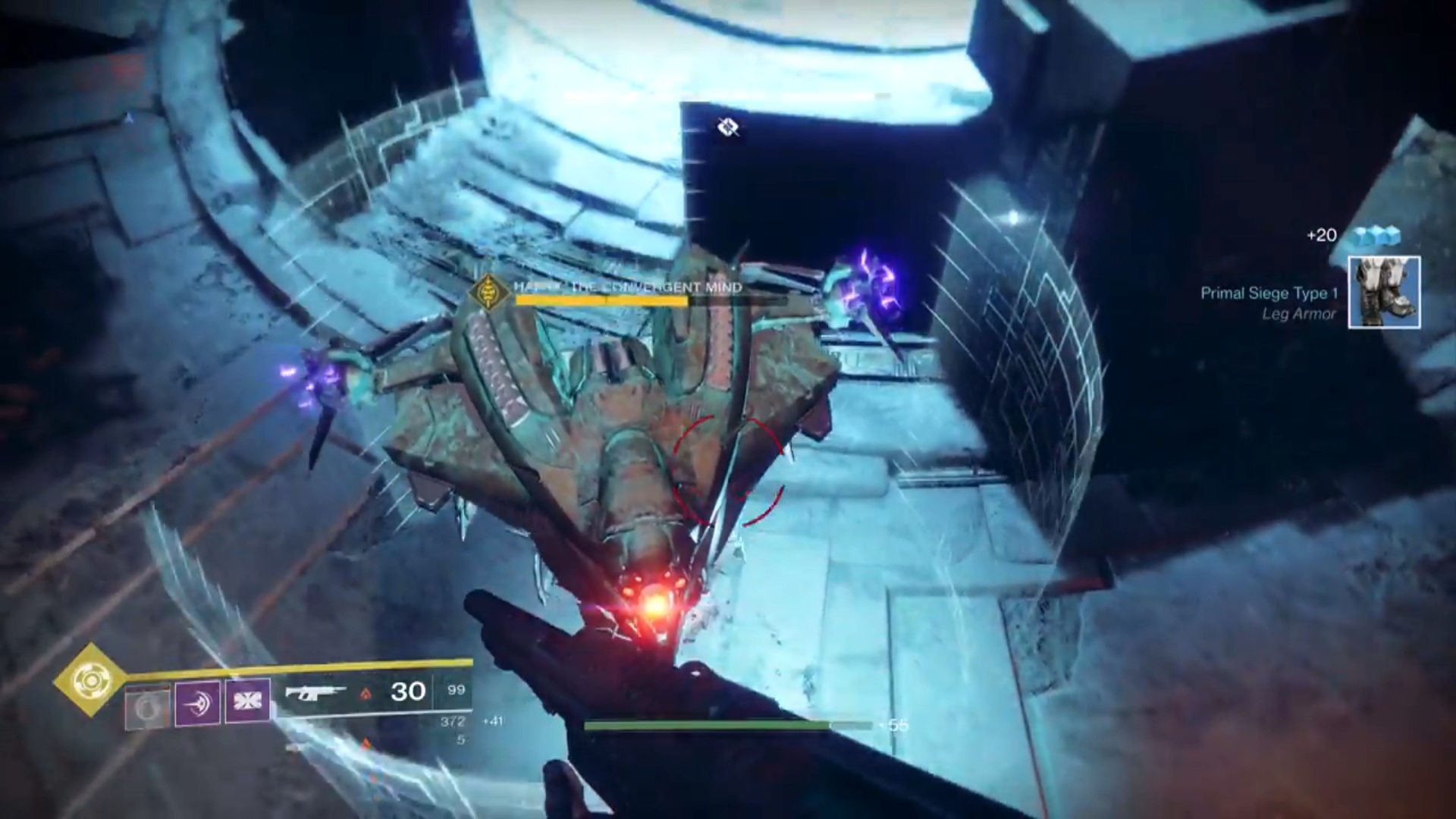Select the white diamond objective waypoint marker

(728, 127)
